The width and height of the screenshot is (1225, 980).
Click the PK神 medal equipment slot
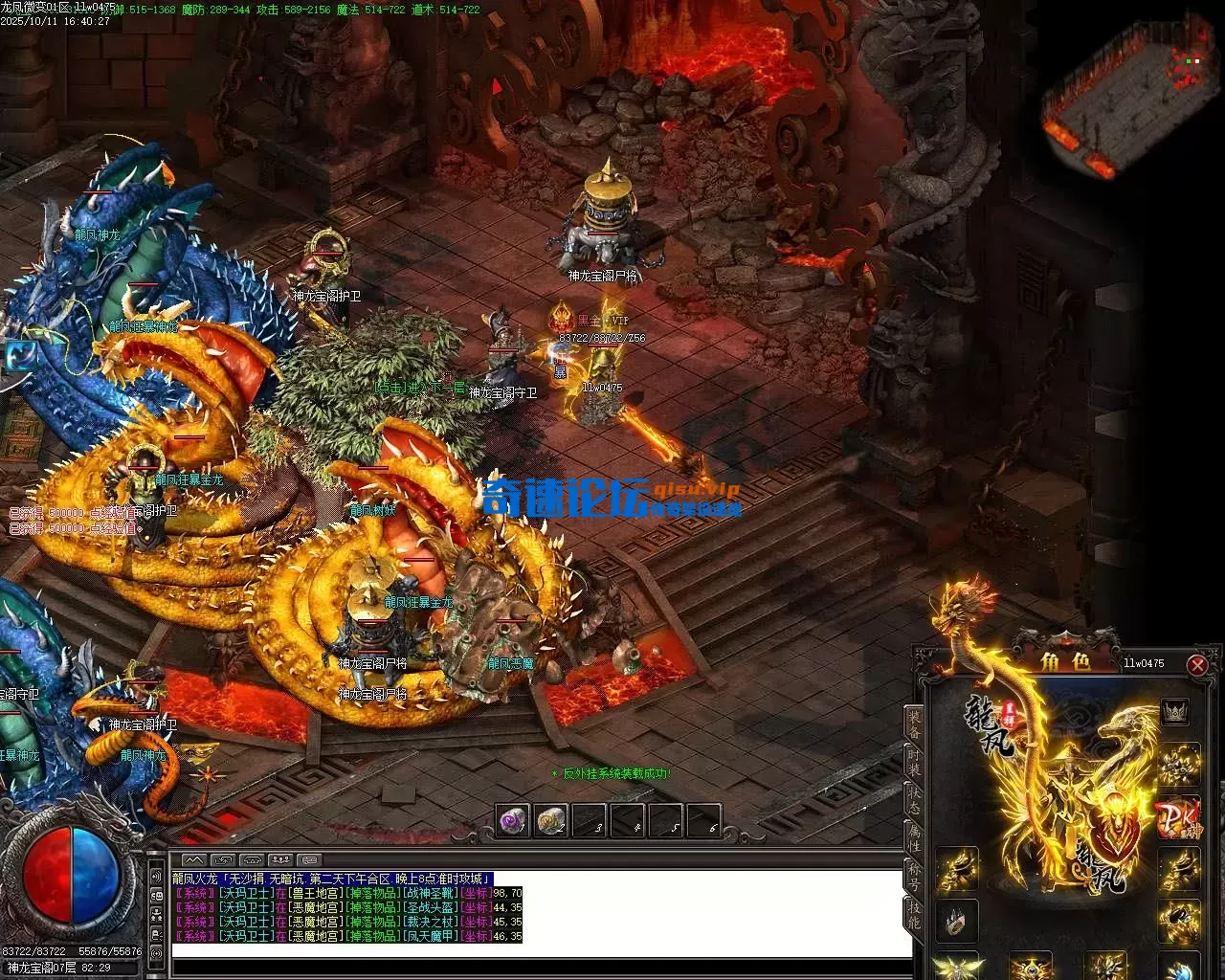coord(1177,816)
